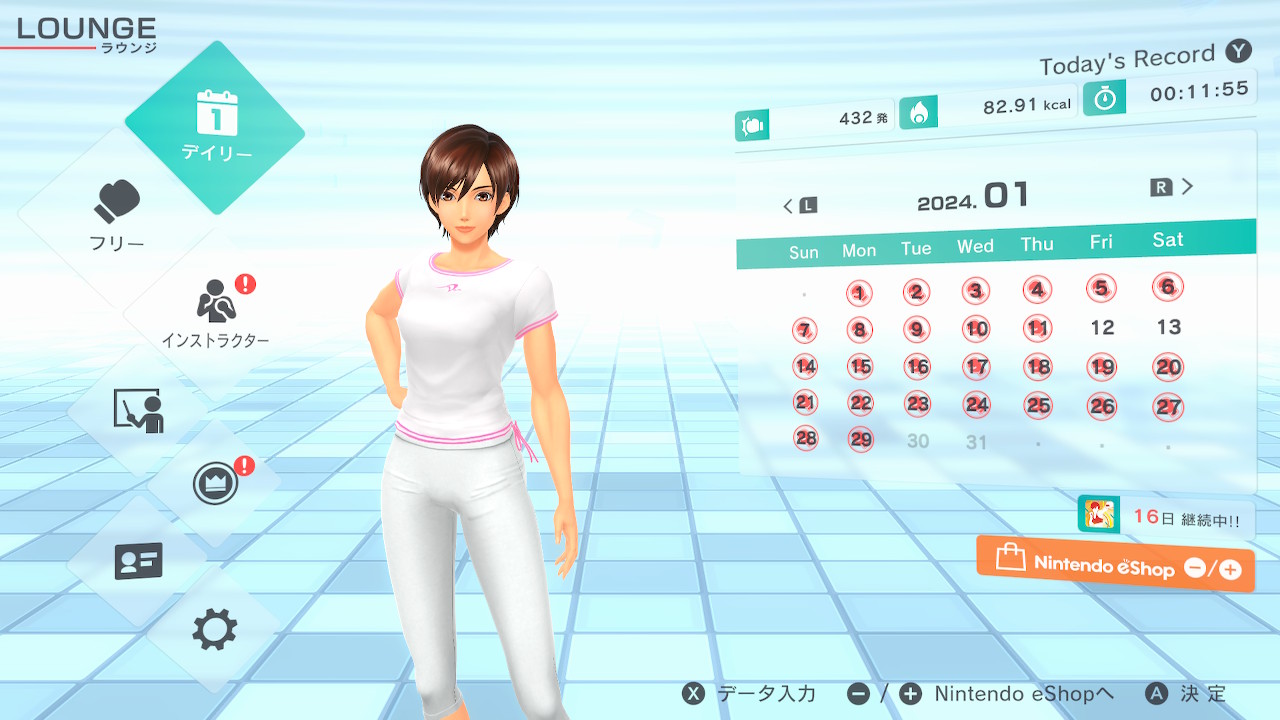Choose calendar date 13 under Sat
Screen dimensions: 1280x720
pos(1168,327)
